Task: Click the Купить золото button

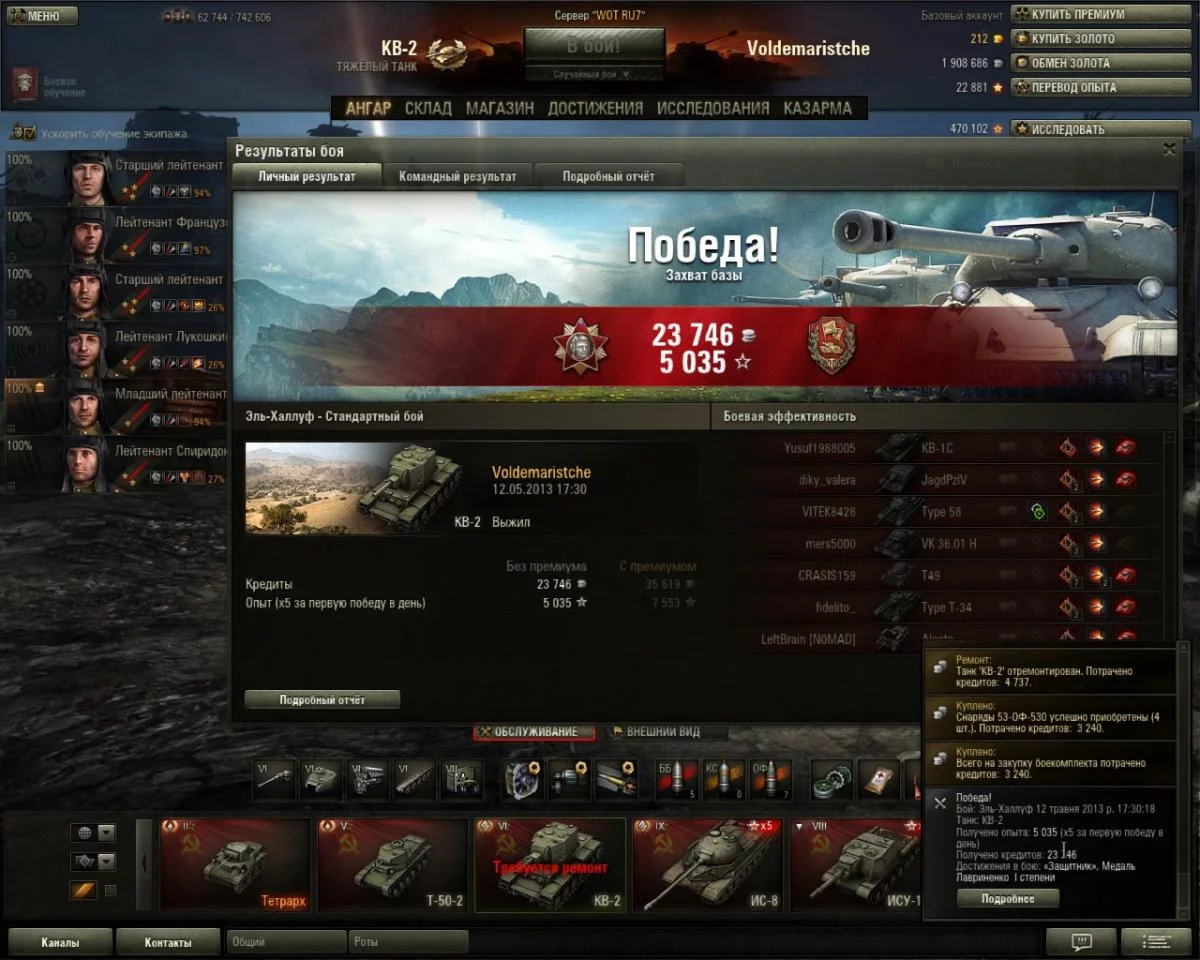Action: (x=1088, y=39)
